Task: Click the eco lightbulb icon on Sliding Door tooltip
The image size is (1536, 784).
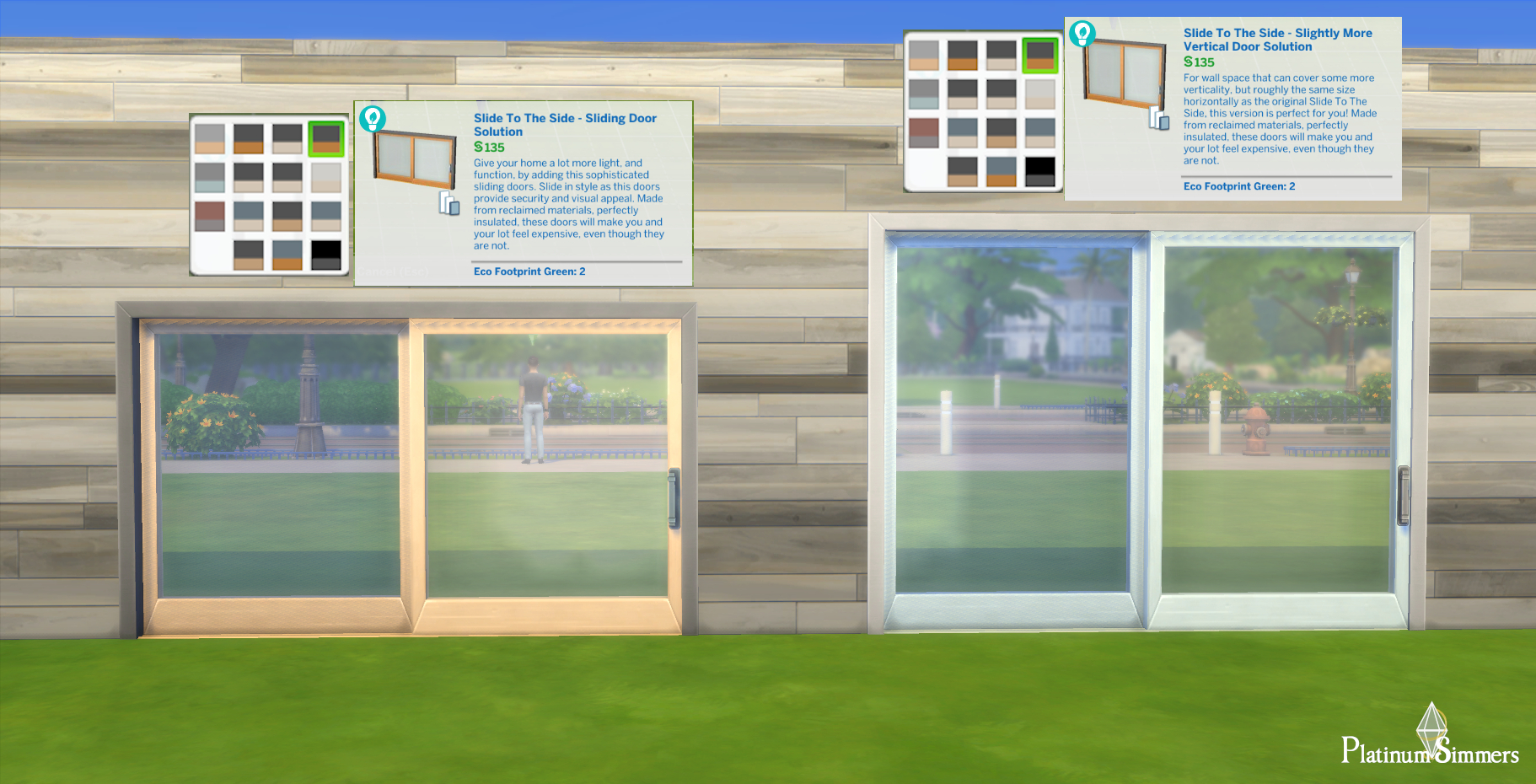Action: tap(371, 120)
